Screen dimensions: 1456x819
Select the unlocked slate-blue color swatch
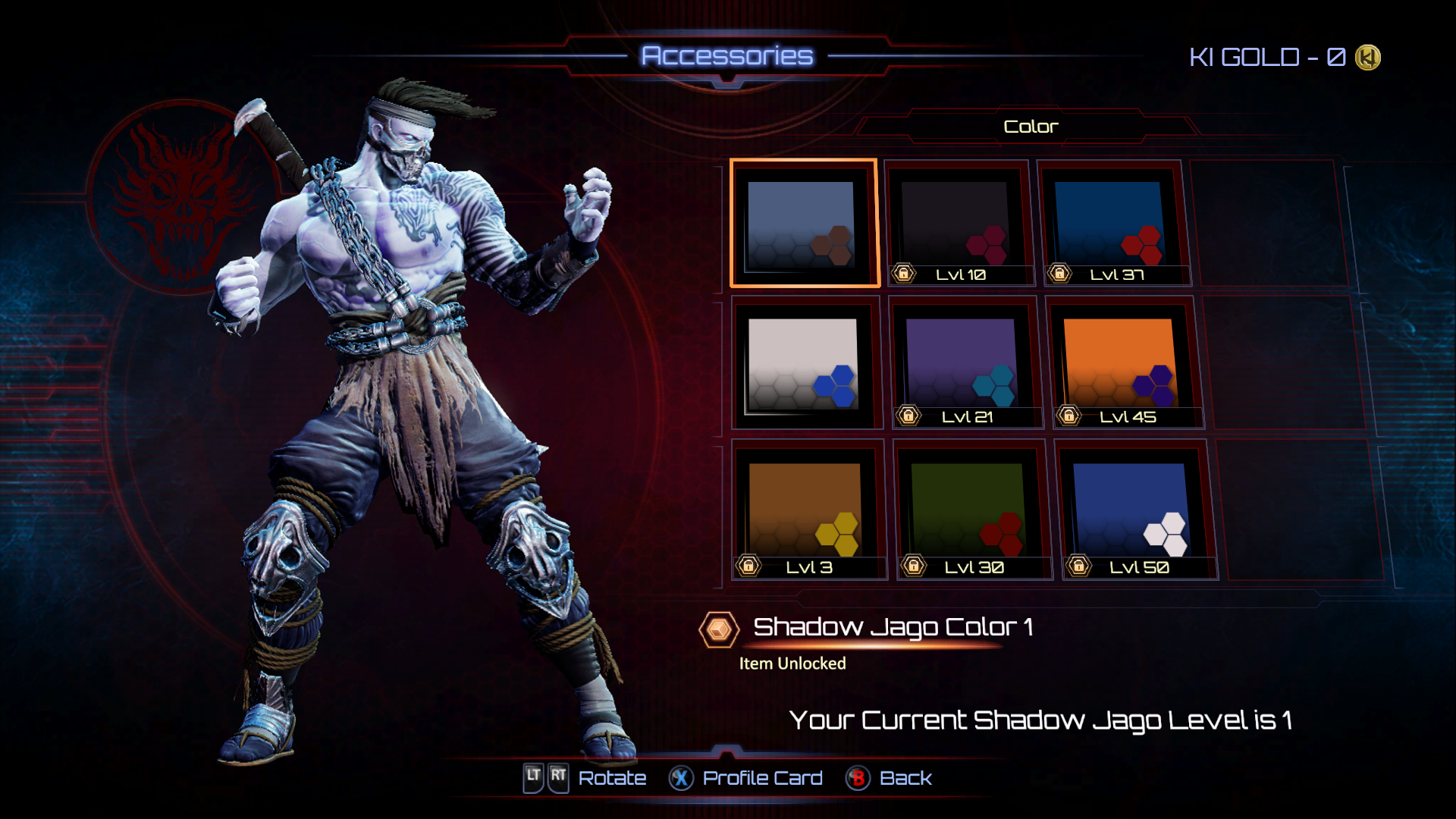[x=803, y=224]
